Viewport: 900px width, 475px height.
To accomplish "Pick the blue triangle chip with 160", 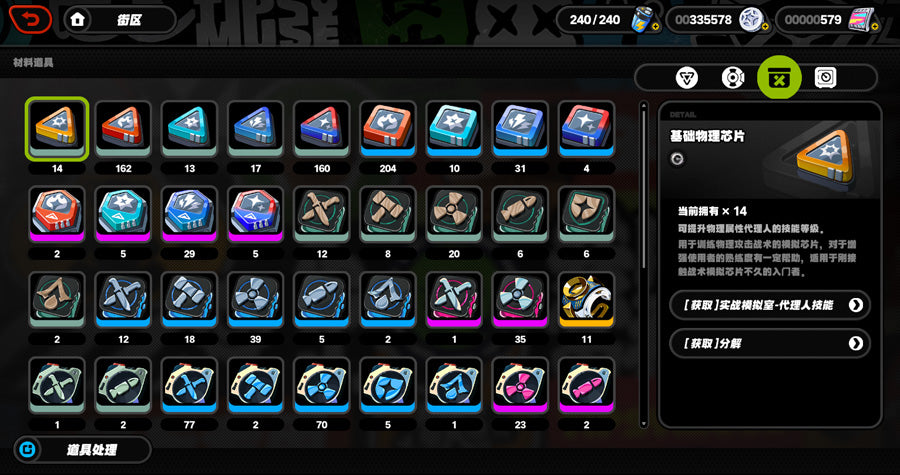I will tap(322, 129).
